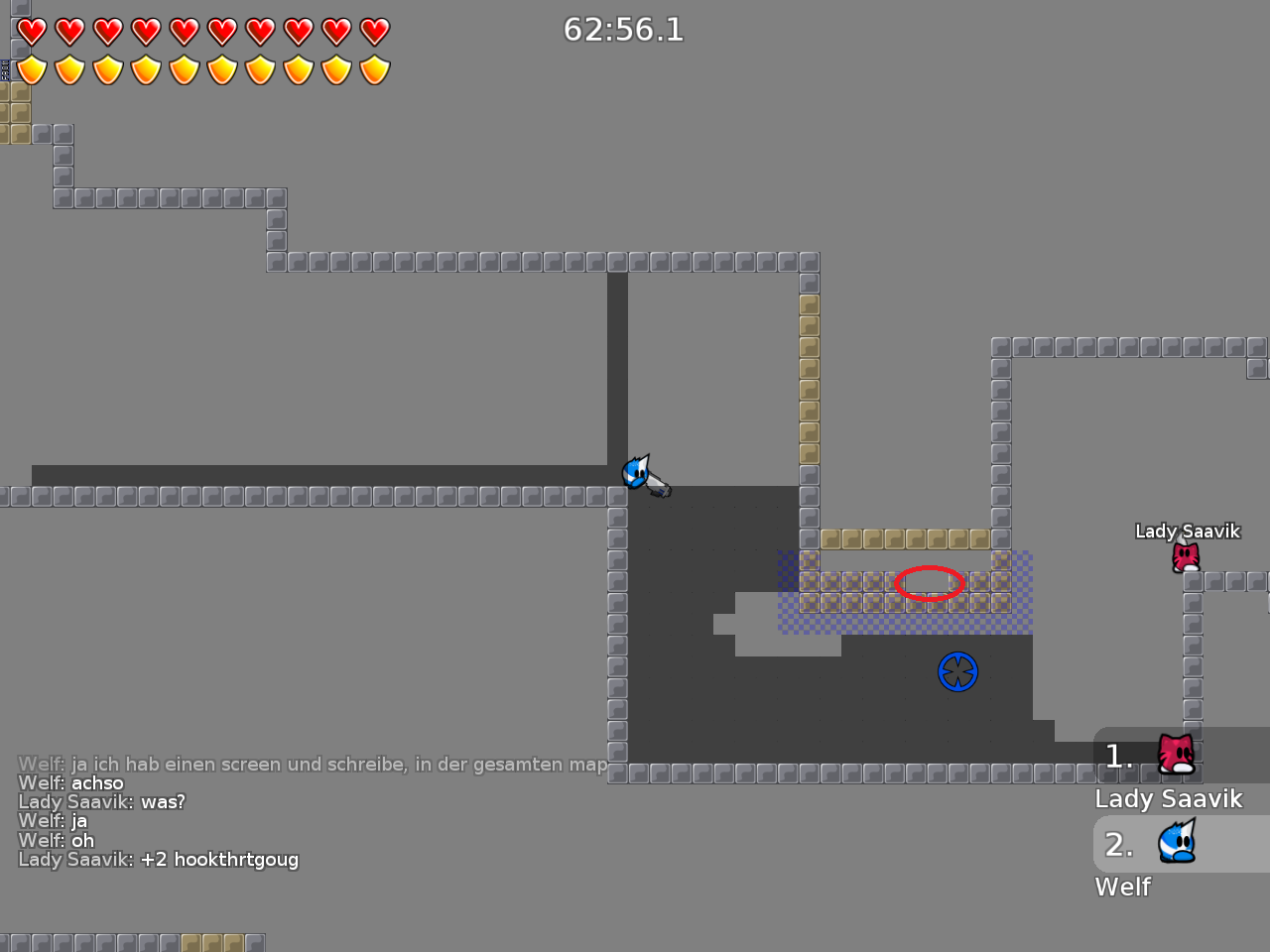Select the pink tee labeled Lady Saavik
This screenshot has width=1270, height=952.
tap(1186, 557)
